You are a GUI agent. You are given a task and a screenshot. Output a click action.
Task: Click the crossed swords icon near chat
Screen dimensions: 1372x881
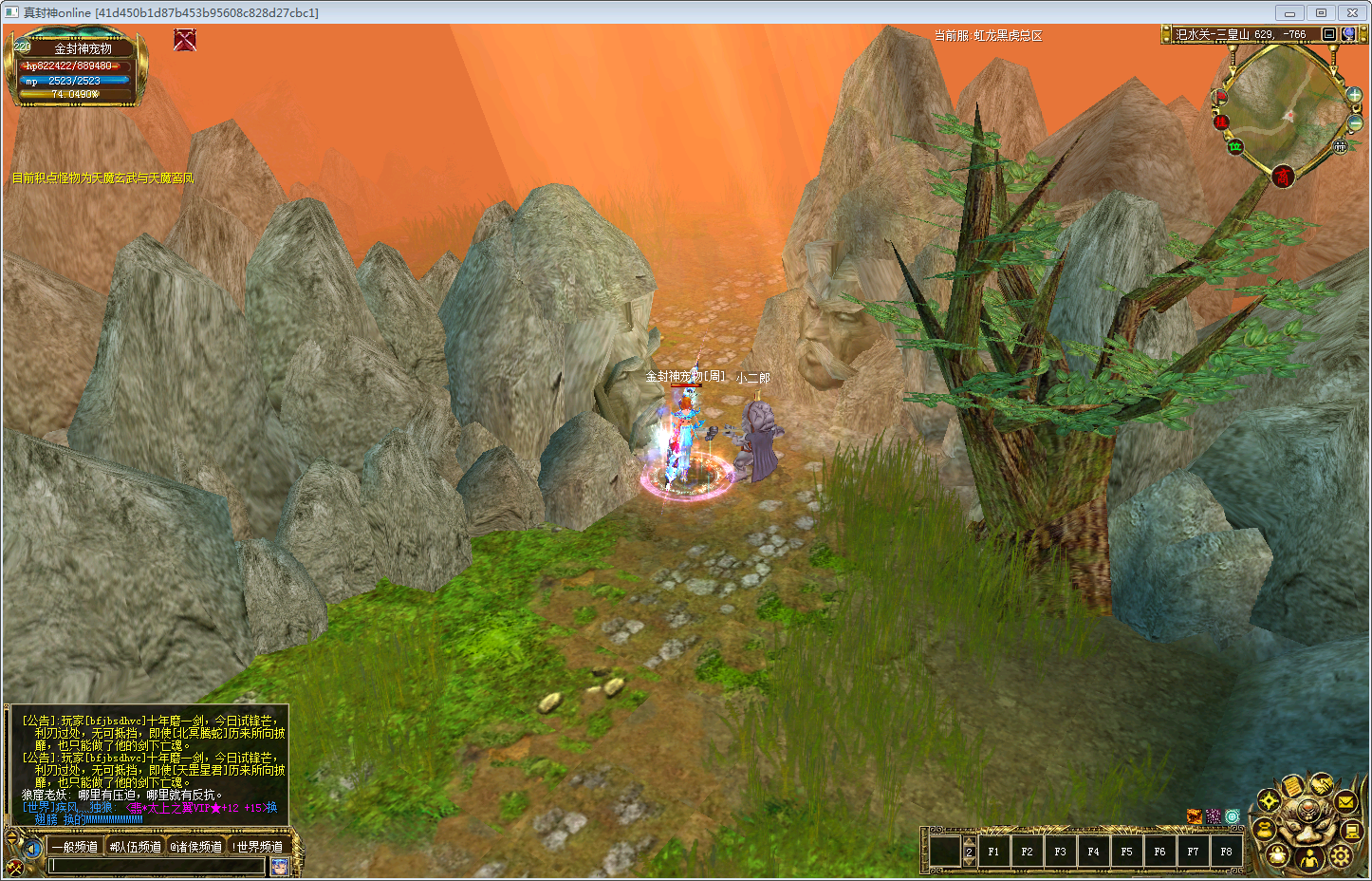[x=14, y=866]
